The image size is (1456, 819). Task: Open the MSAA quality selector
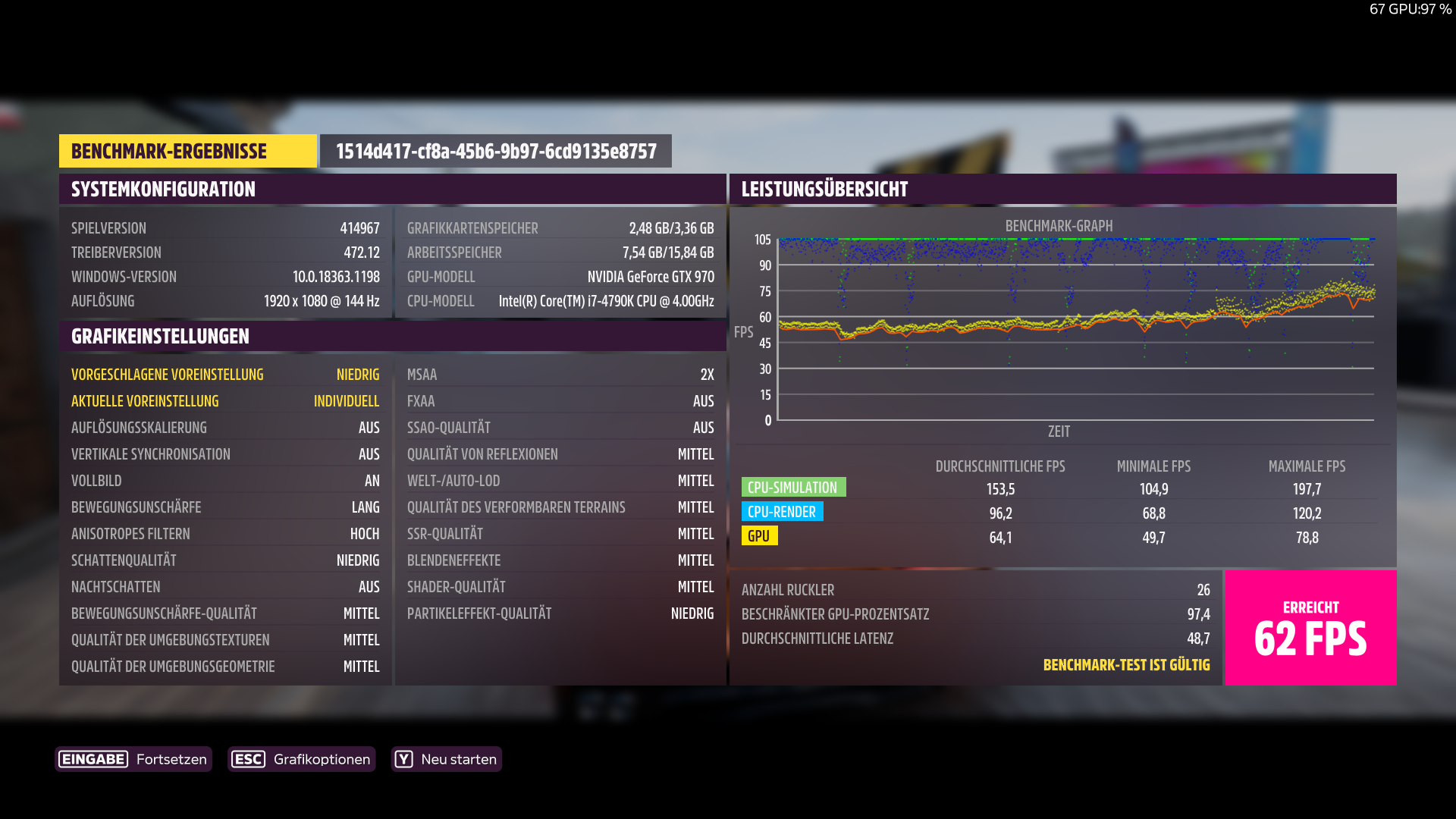point(560,374)
